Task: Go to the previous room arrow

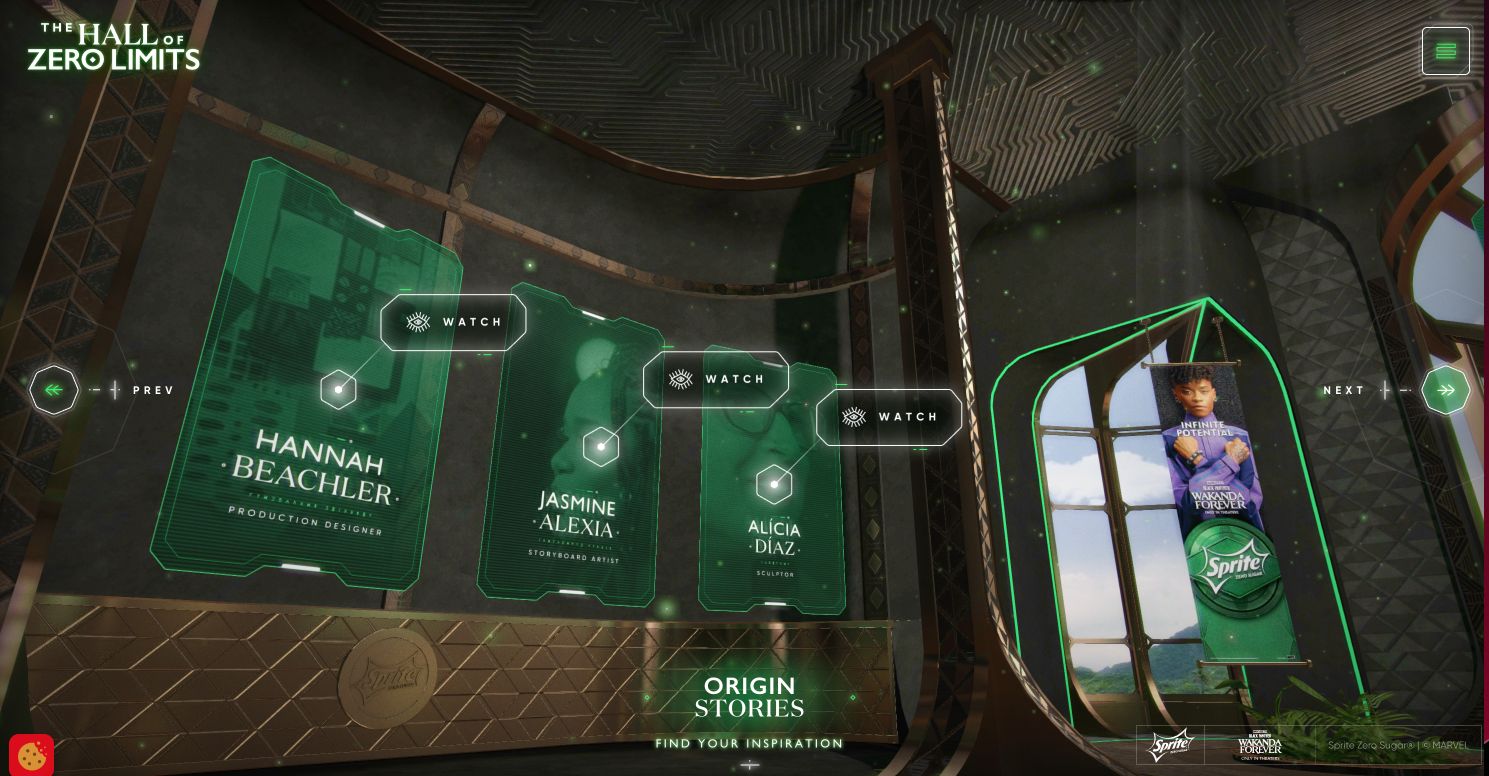Action: click(x=54, y=390)
